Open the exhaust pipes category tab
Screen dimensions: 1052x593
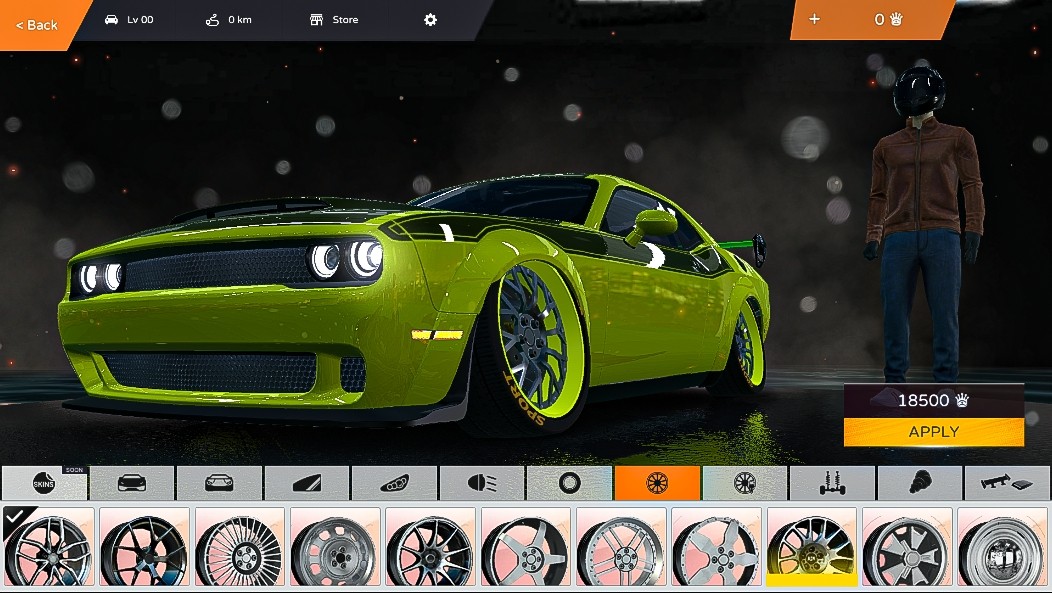tap(394, 483)
